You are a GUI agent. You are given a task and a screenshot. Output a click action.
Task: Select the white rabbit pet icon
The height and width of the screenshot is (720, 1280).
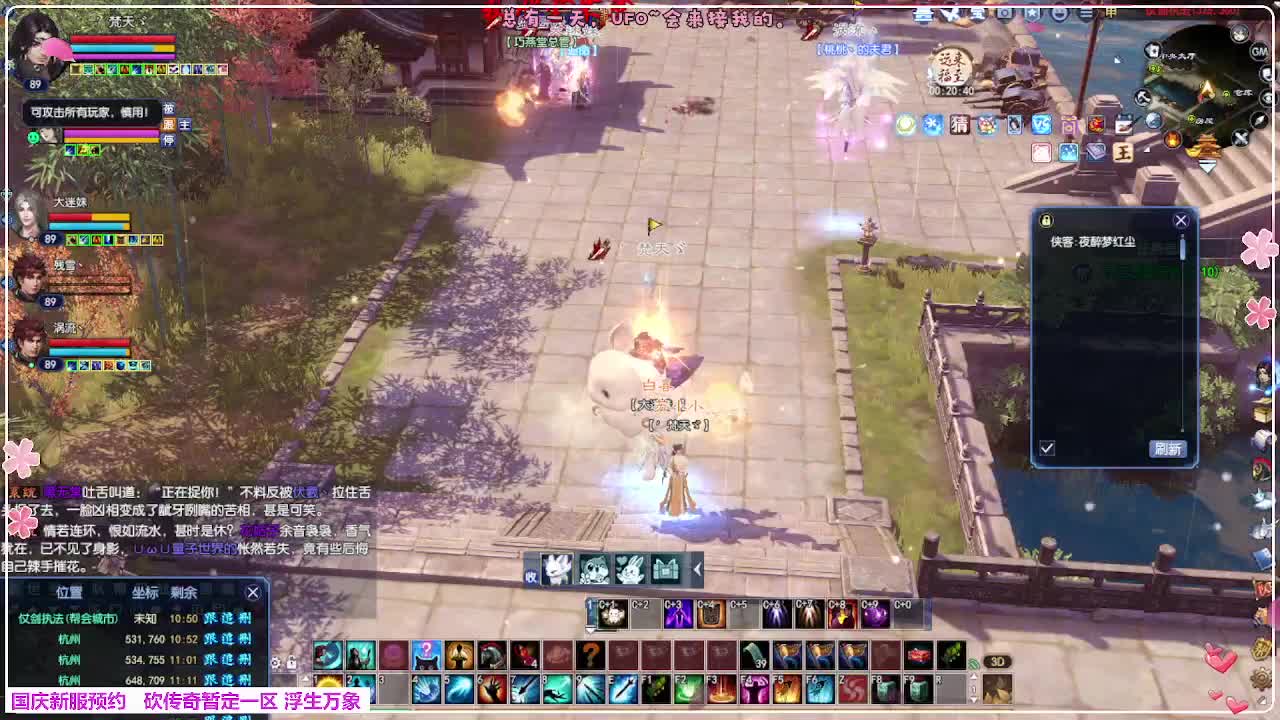coord(630,570)
